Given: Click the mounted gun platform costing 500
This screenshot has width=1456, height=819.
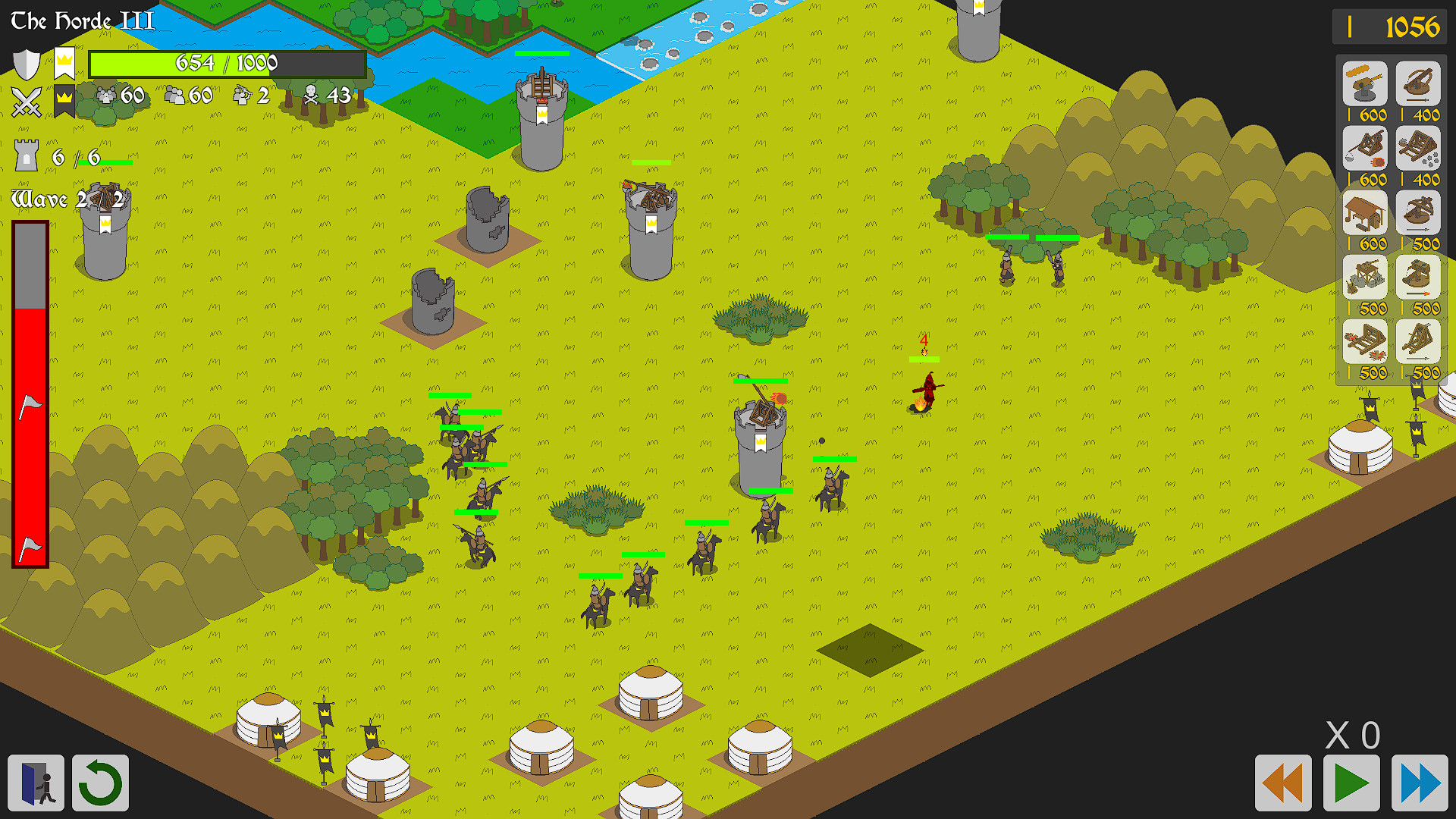Looking at the screenshot, I should pyautogui.click(x=1363, y=278).
